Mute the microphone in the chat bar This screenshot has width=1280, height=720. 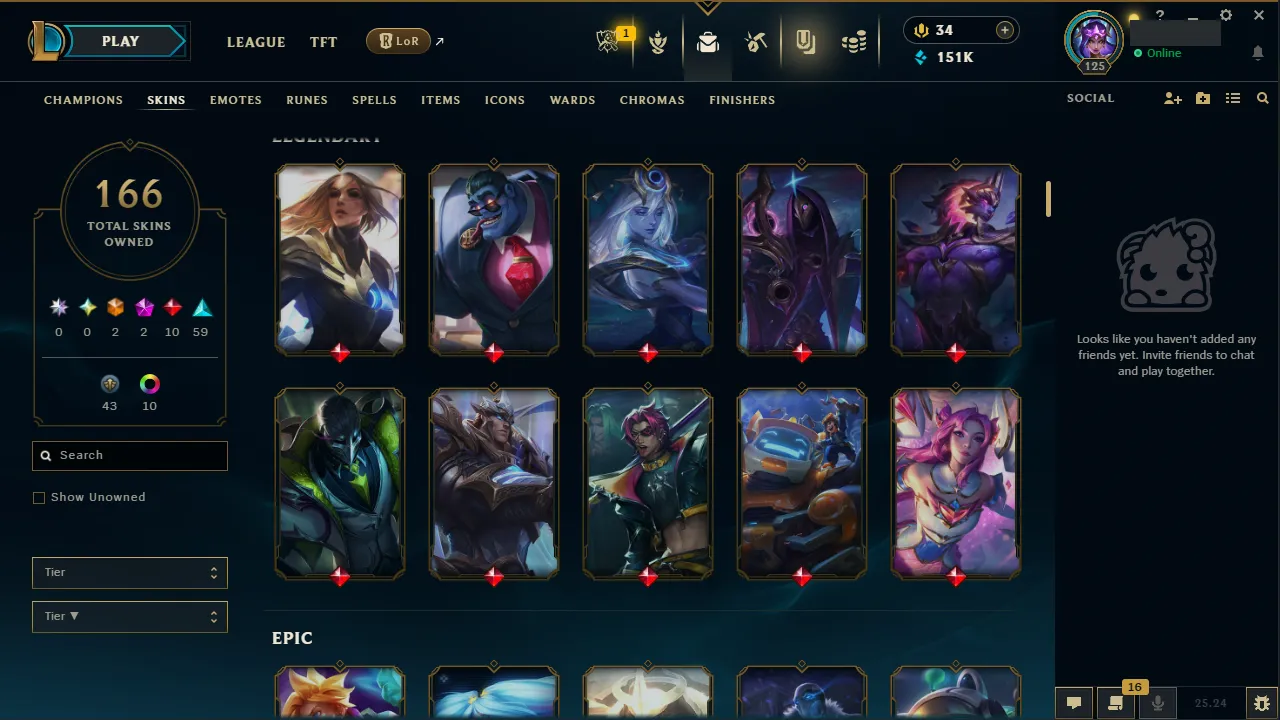[1157, 702]
